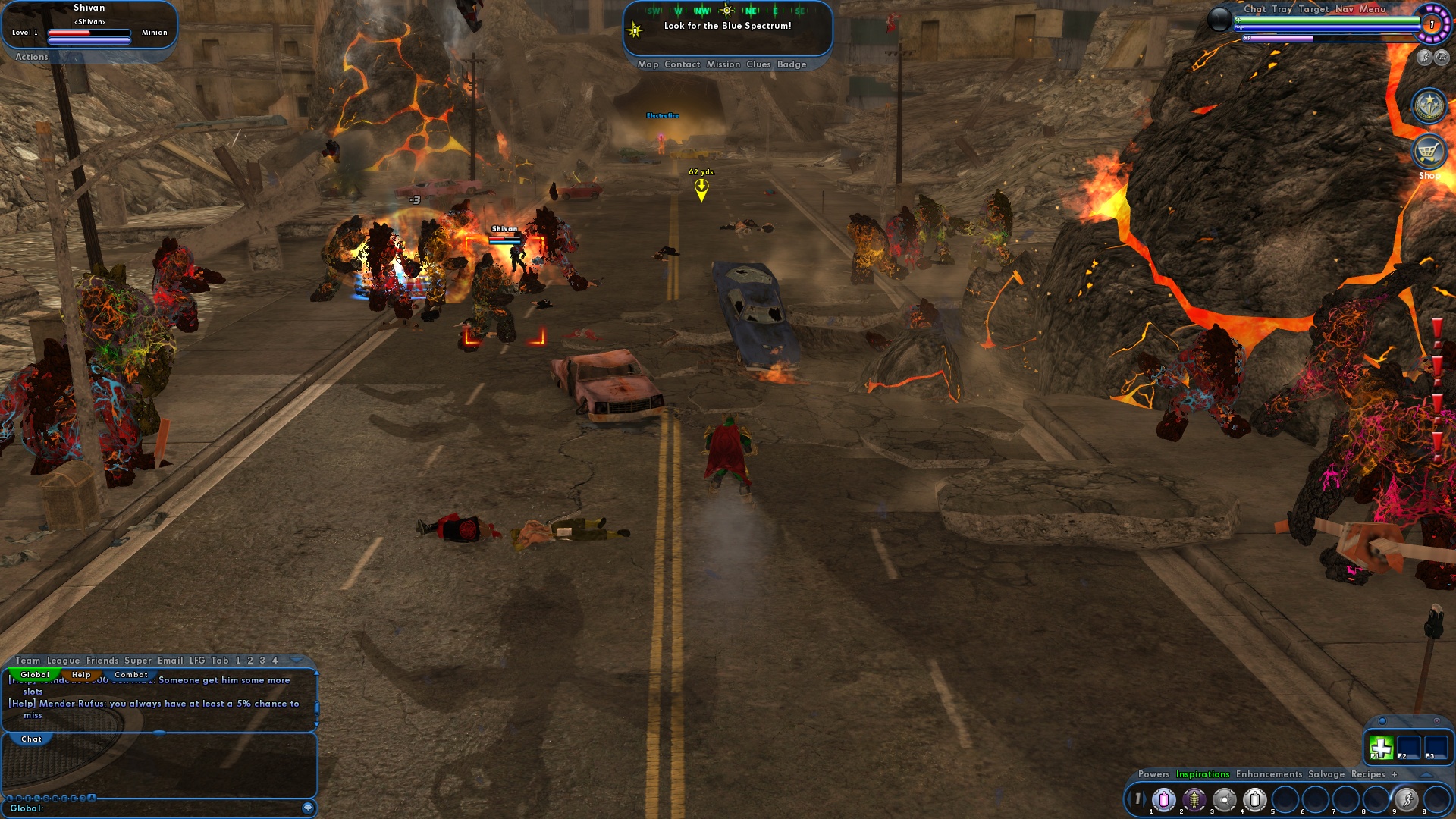Click the star medal rewards icon
The width and height of the screenshot is (1456, 819).
click(x=1429, y=106)
